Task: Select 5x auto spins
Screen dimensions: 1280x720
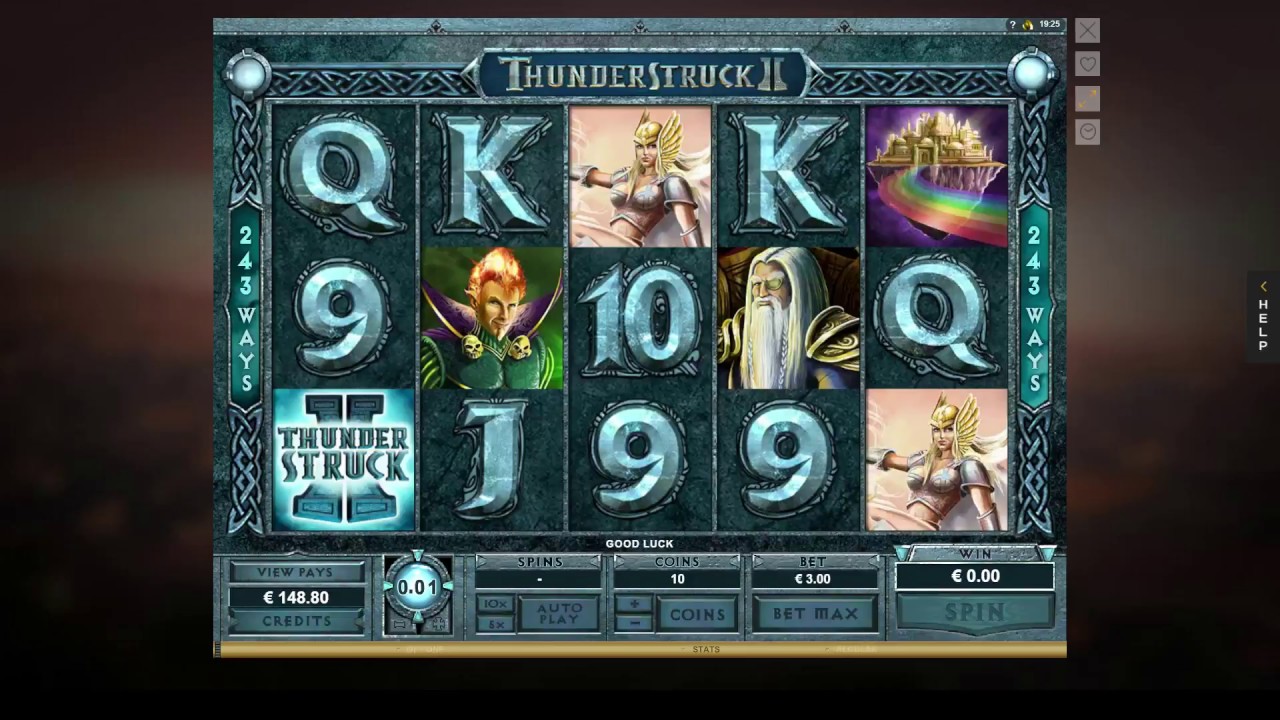Action: [495, 624]
